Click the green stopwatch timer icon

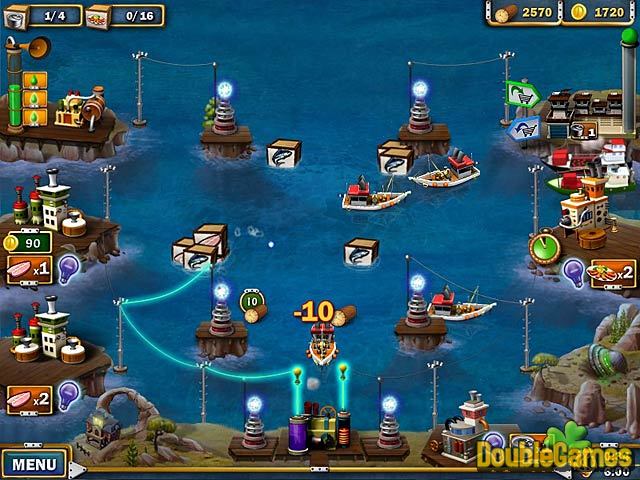click(545, 246)
